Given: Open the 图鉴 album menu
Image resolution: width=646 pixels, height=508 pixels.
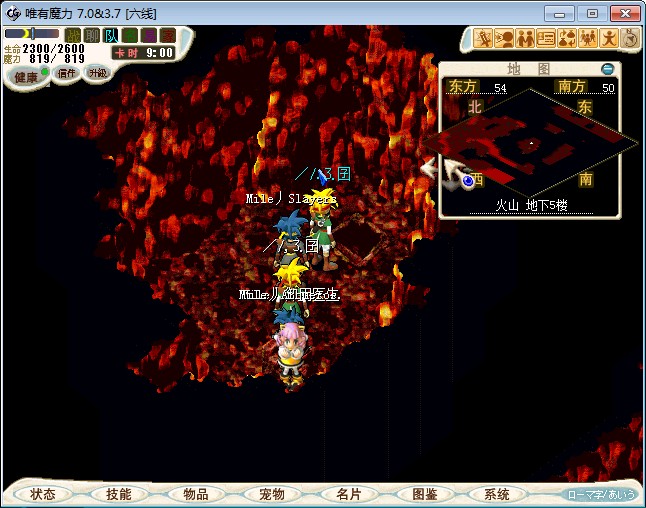Looking at the screenshot, I should (x=424, y=494).
